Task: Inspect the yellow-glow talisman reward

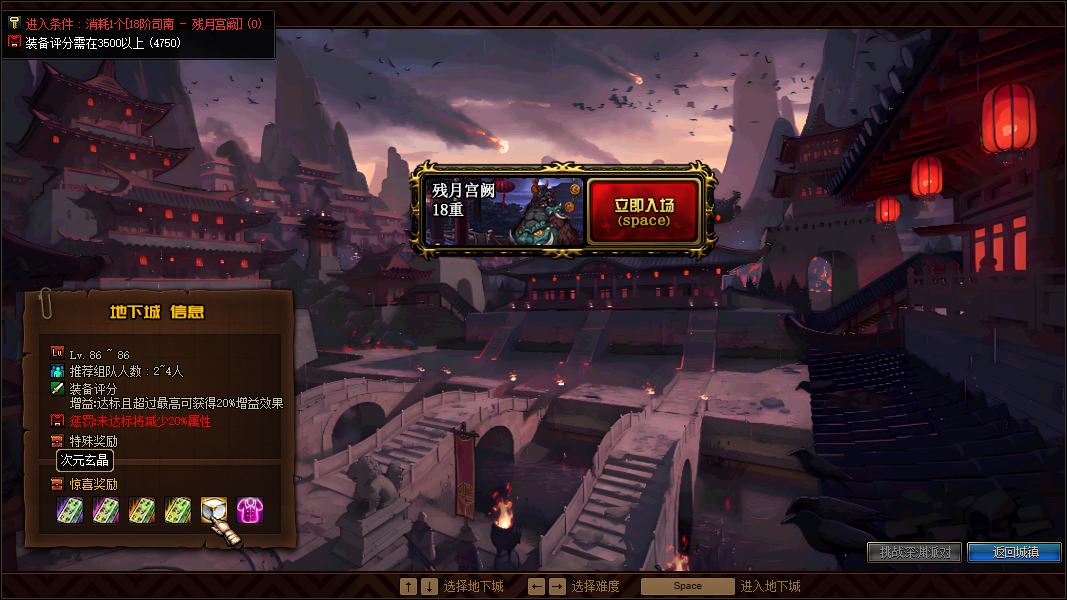Action: coord(178,511)
